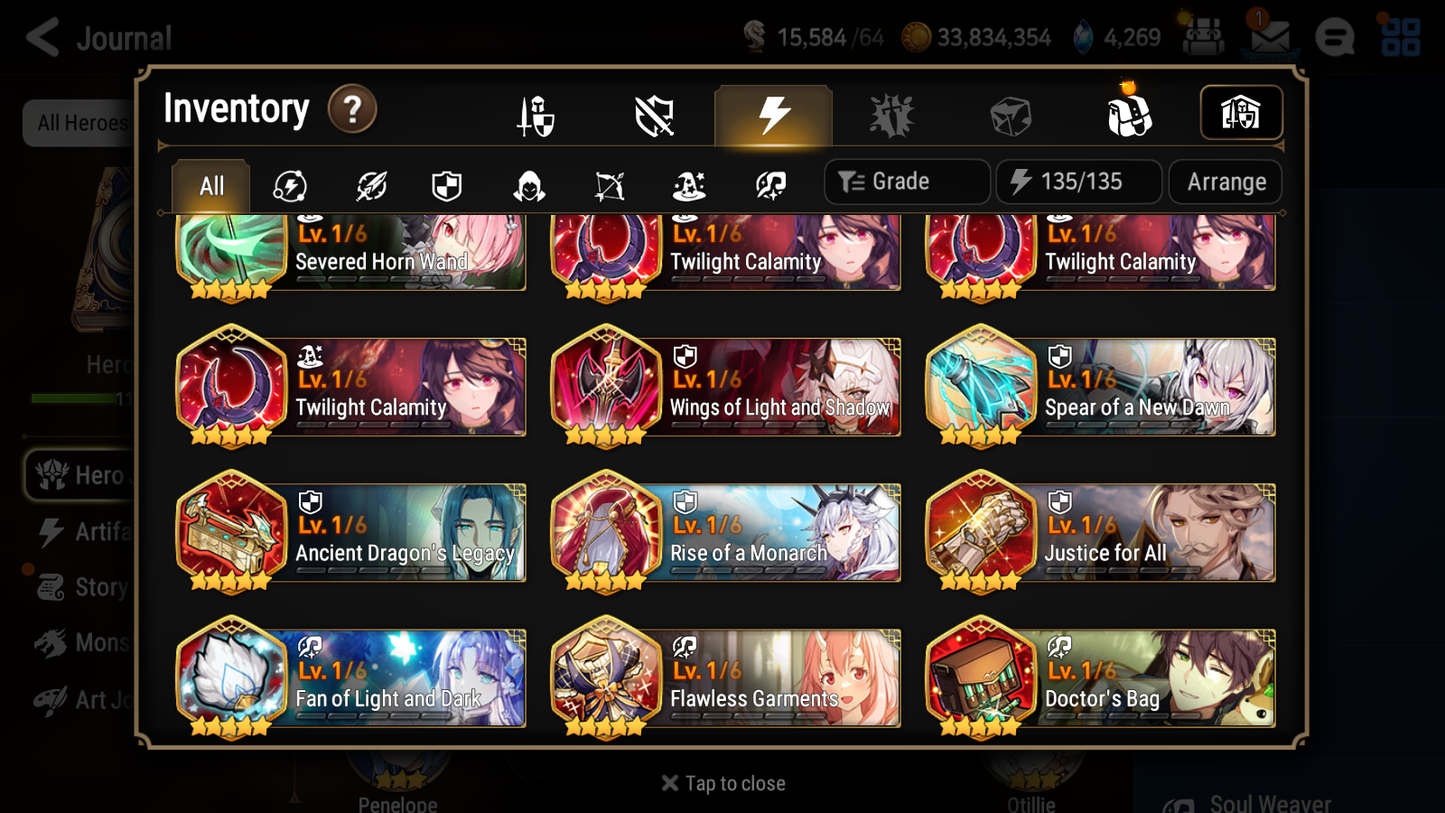Viewport: 1445px width, 813px height.
Task: Open the Grade filter dropdown
Action: pos(905,182)
